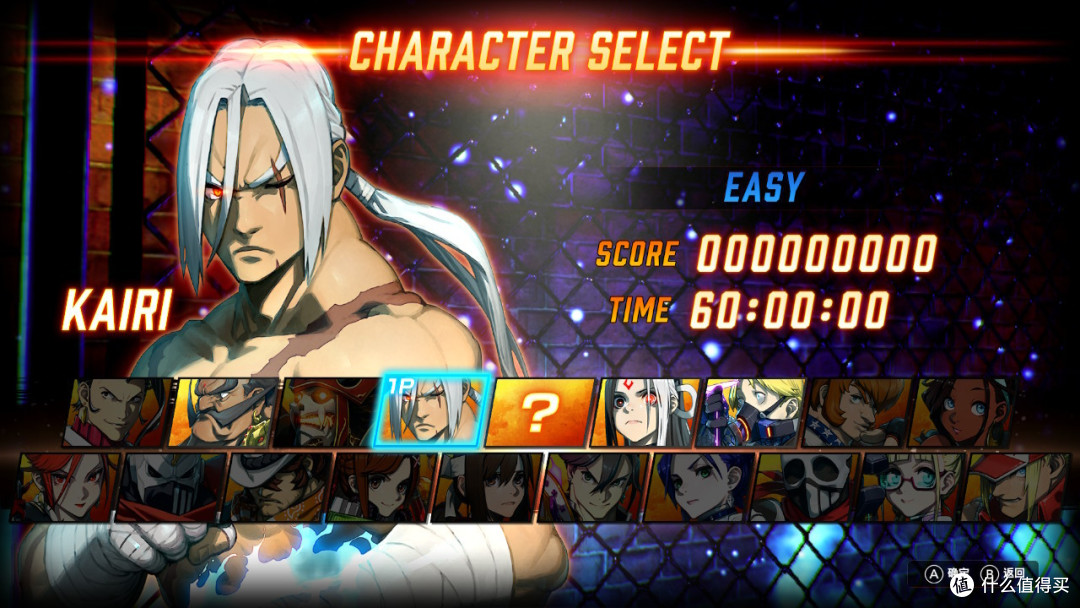Select the dark-skinned girl with teal hair

pos(962,411)
